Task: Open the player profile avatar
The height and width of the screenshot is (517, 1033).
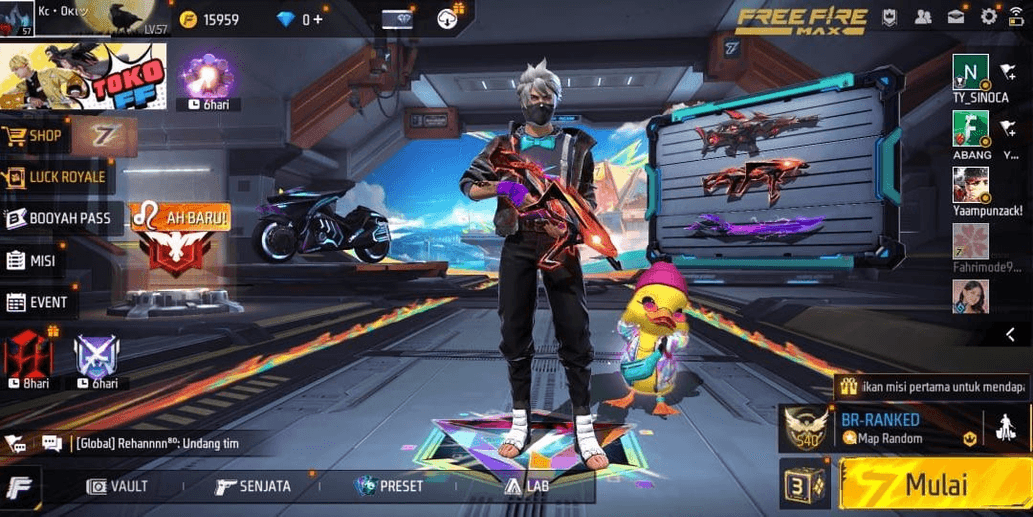Action: click(18, 19)
